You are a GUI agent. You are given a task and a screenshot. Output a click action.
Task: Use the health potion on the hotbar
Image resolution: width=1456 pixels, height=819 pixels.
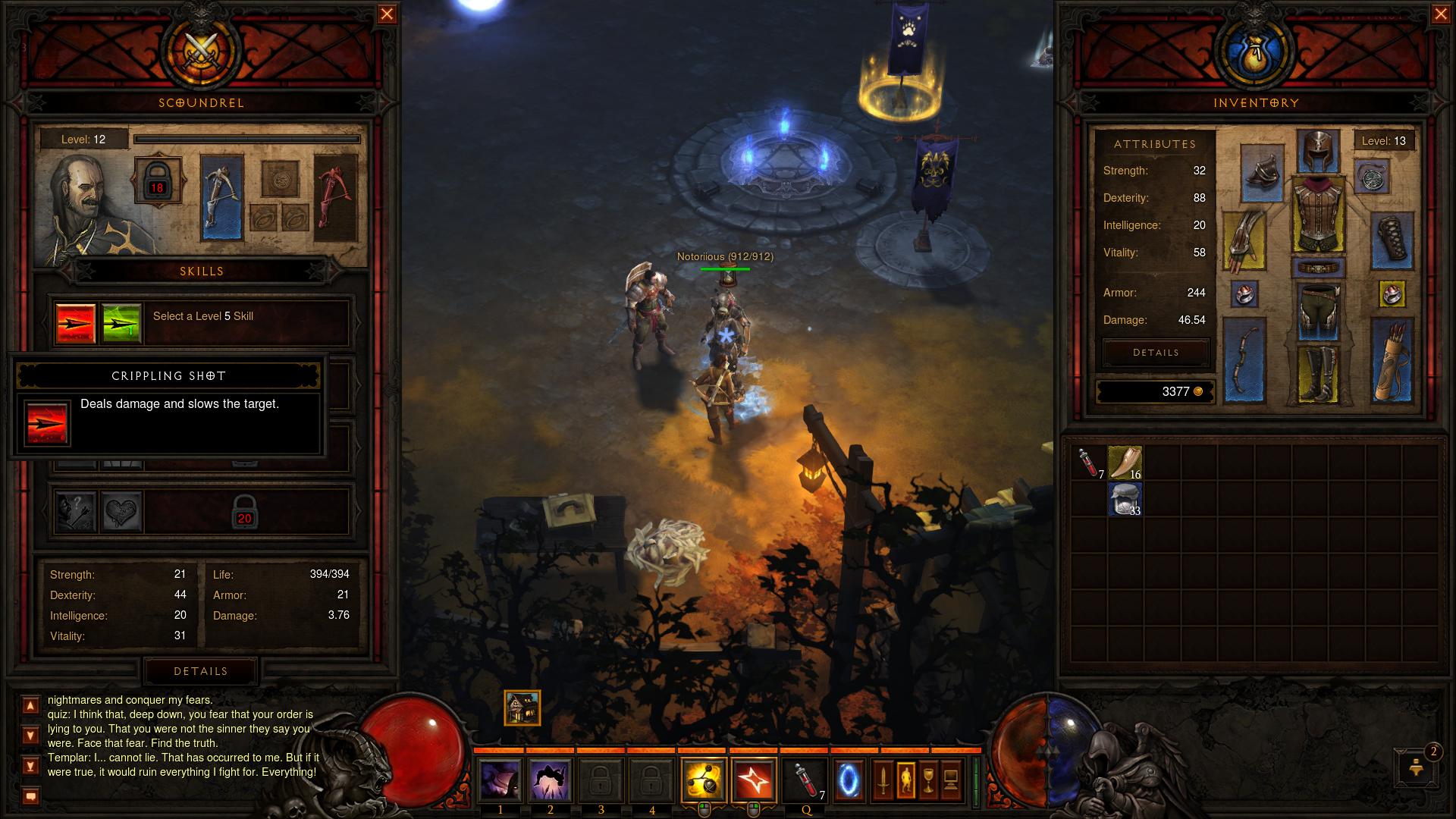point(805,780)
